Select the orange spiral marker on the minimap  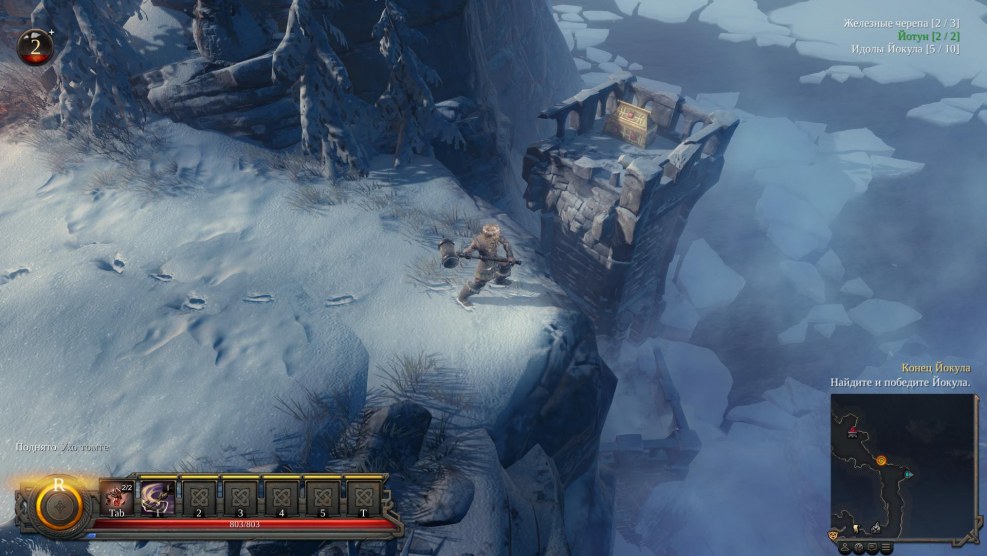click(882, 461)
